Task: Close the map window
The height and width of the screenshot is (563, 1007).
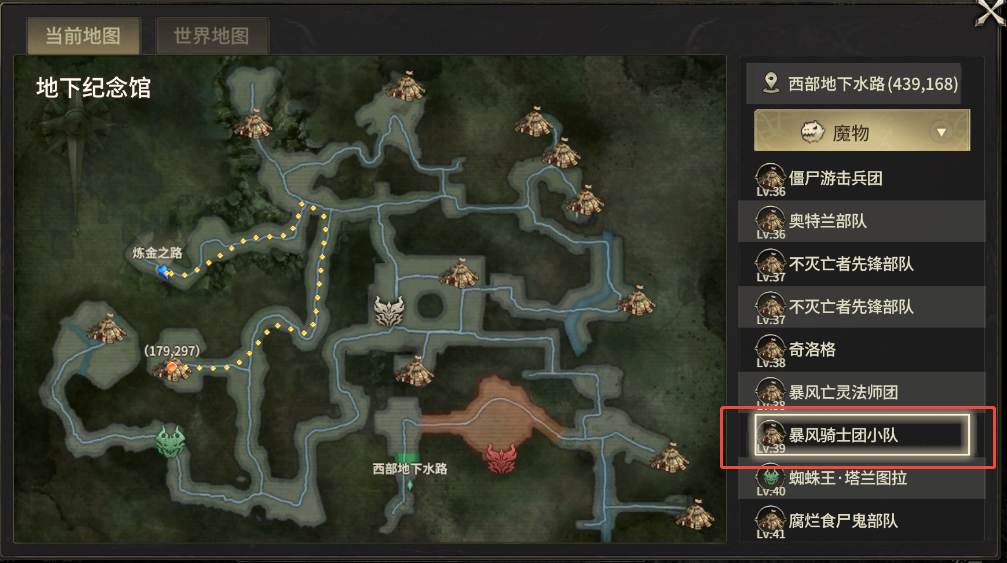Action: tap(990, 14)
